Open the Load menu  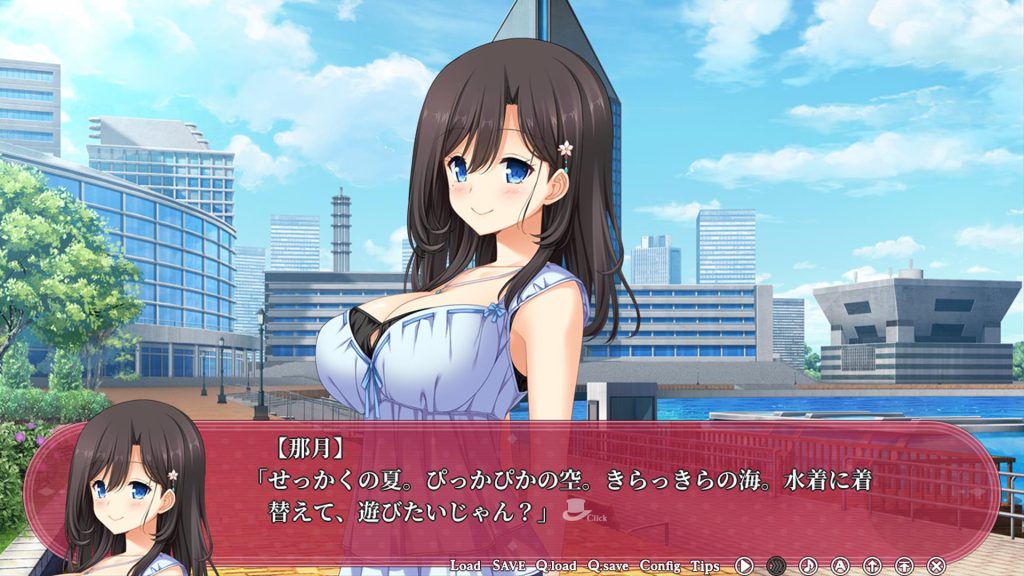pyautogui.click(x=465, y=566)
